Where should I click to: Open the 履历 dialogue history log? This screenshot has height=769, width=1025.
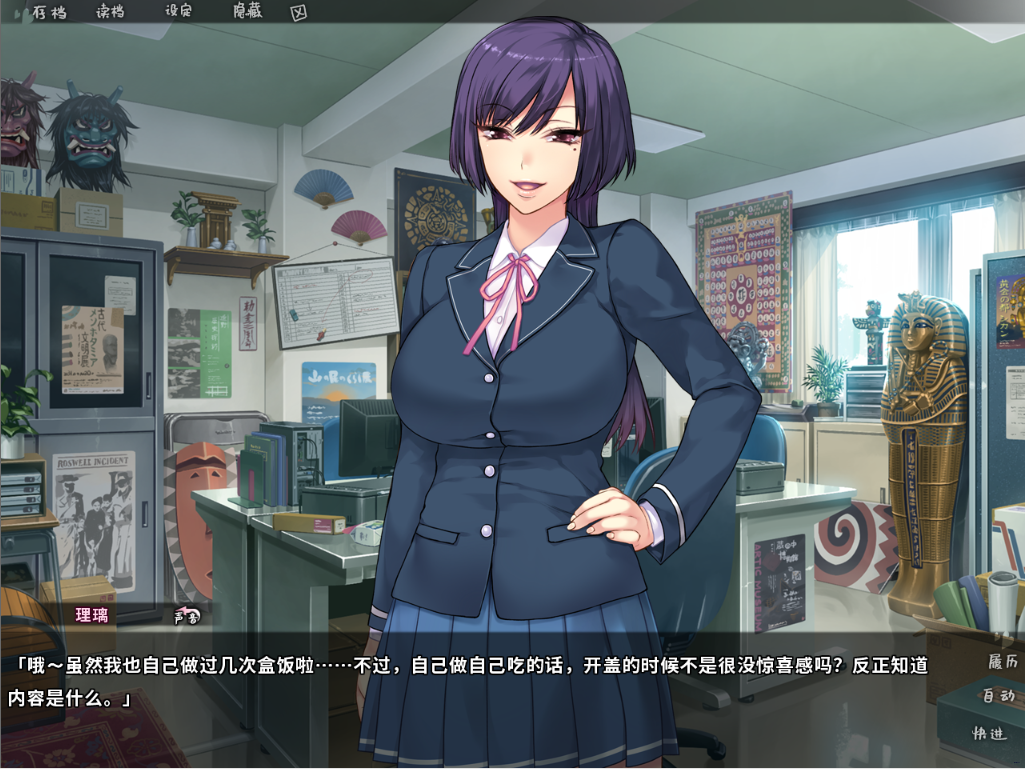tap(1001, 662)
